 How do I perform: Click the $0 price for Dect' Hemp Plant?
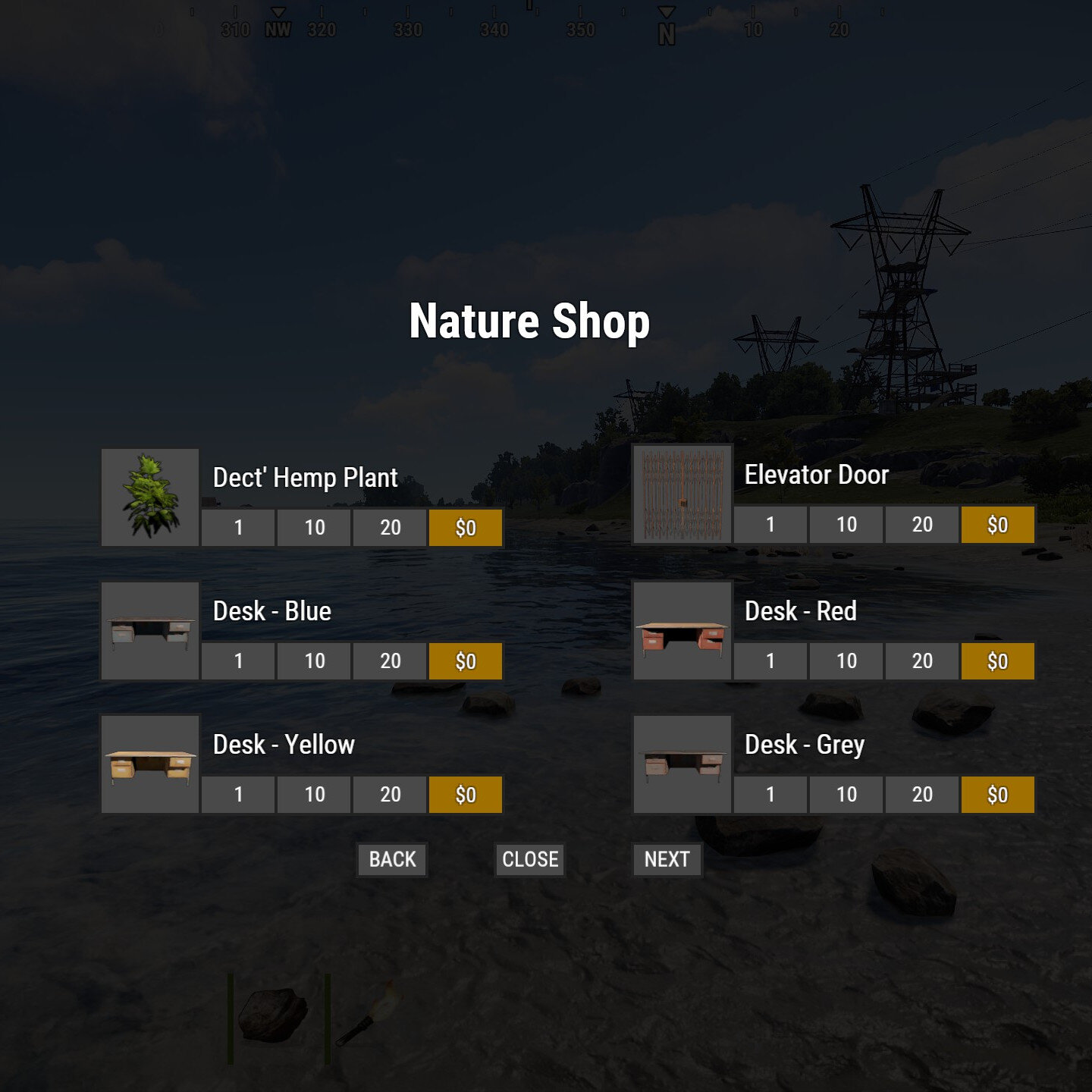[467, 529]
